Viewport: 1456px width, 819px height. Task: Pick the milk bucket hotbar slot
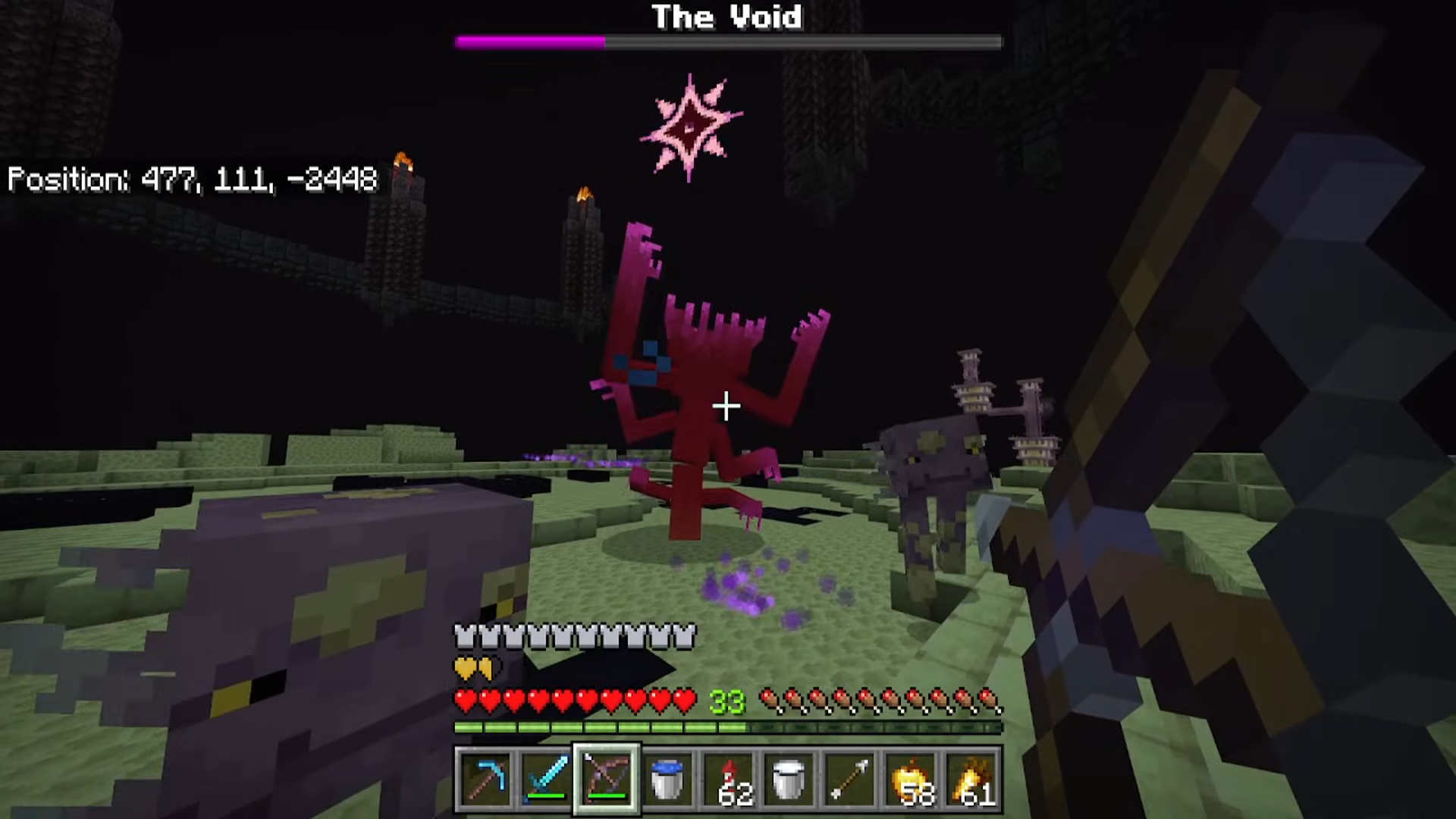tap(789, 779)
